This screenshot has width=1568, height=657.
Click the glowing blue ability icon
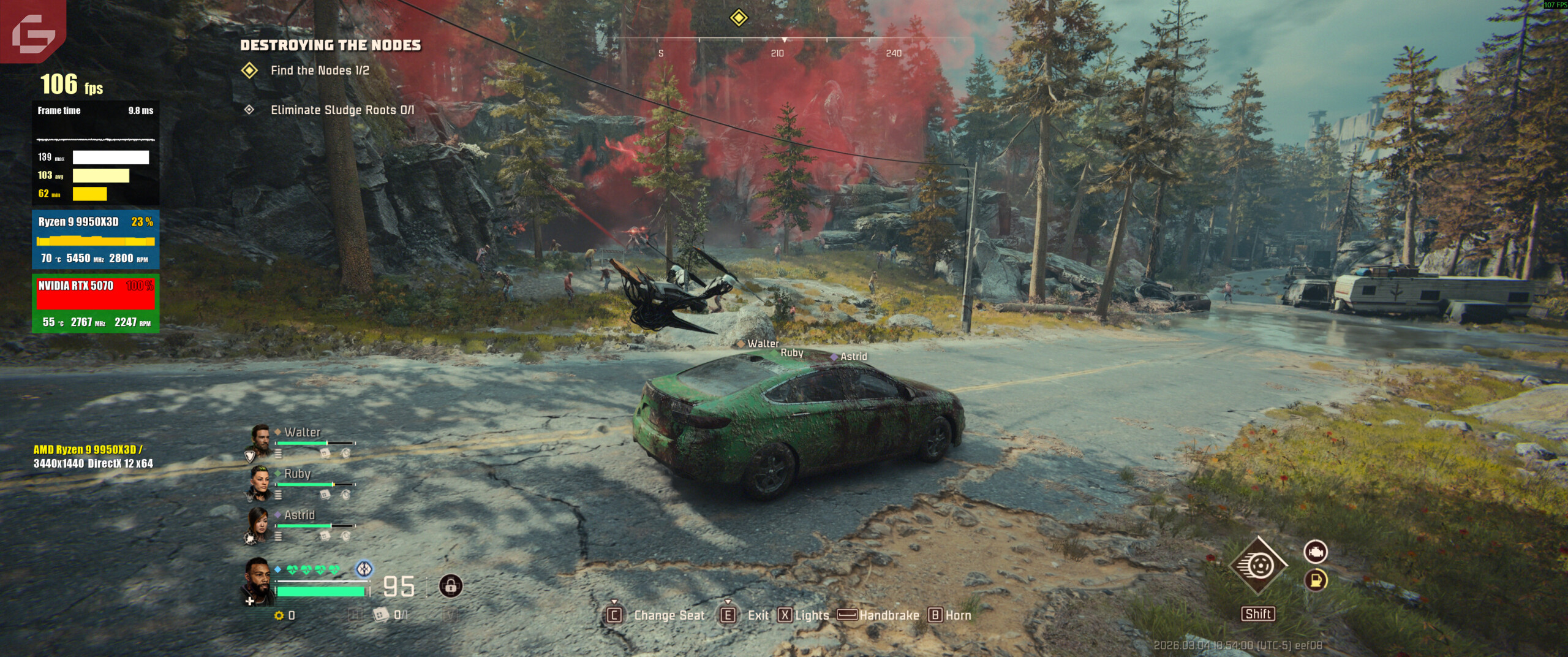[364, 569]
